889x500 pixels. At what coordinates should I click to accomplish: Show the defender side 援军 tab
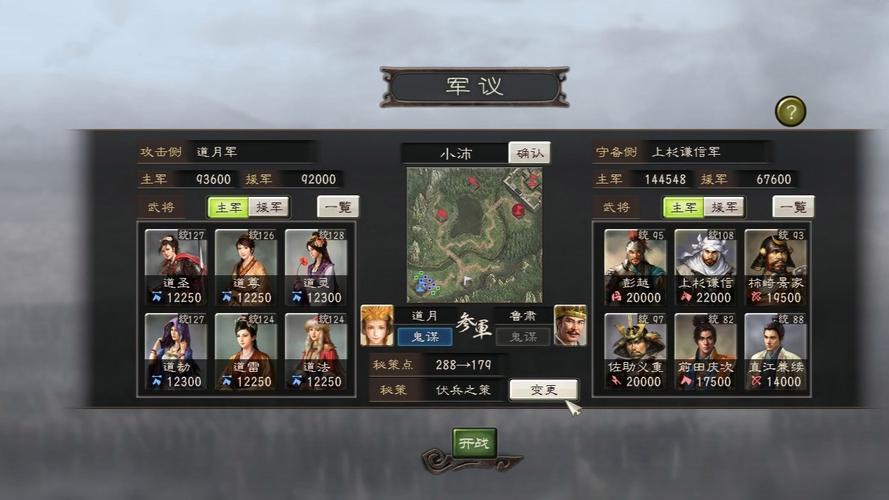pos(724,207)
